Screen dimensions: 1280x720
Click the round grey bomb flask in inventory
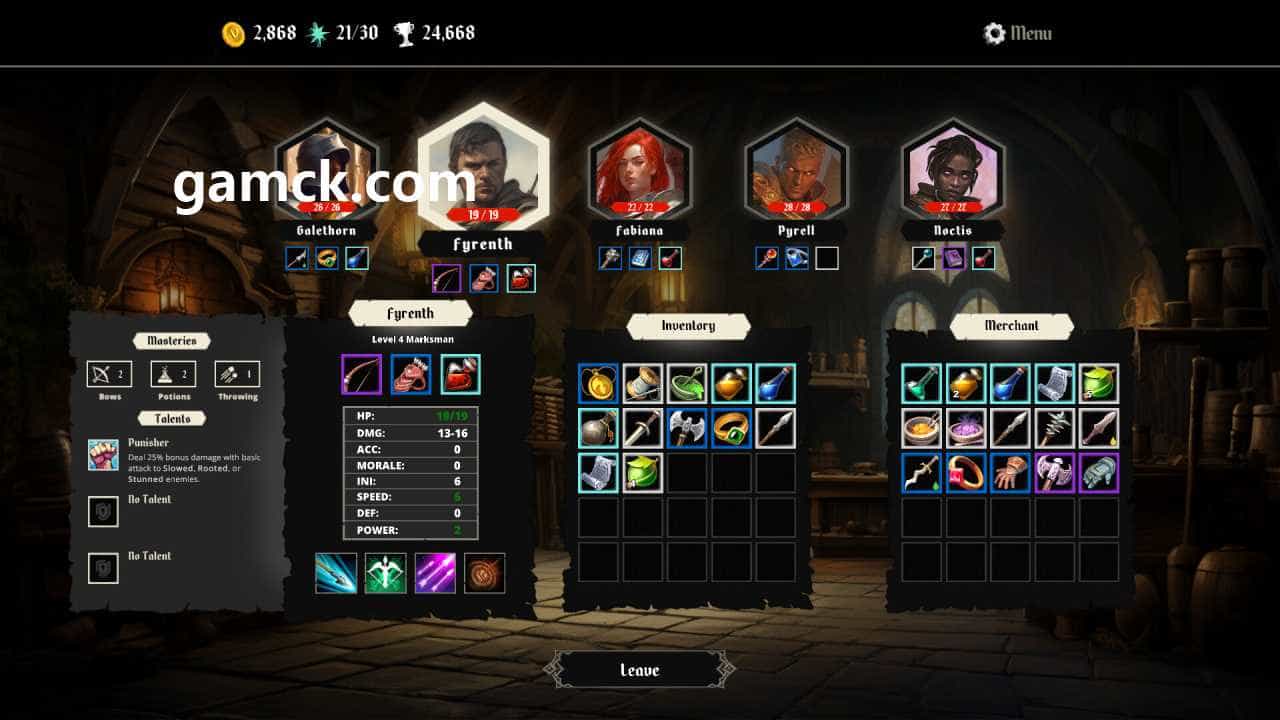[x=598, y=428]
